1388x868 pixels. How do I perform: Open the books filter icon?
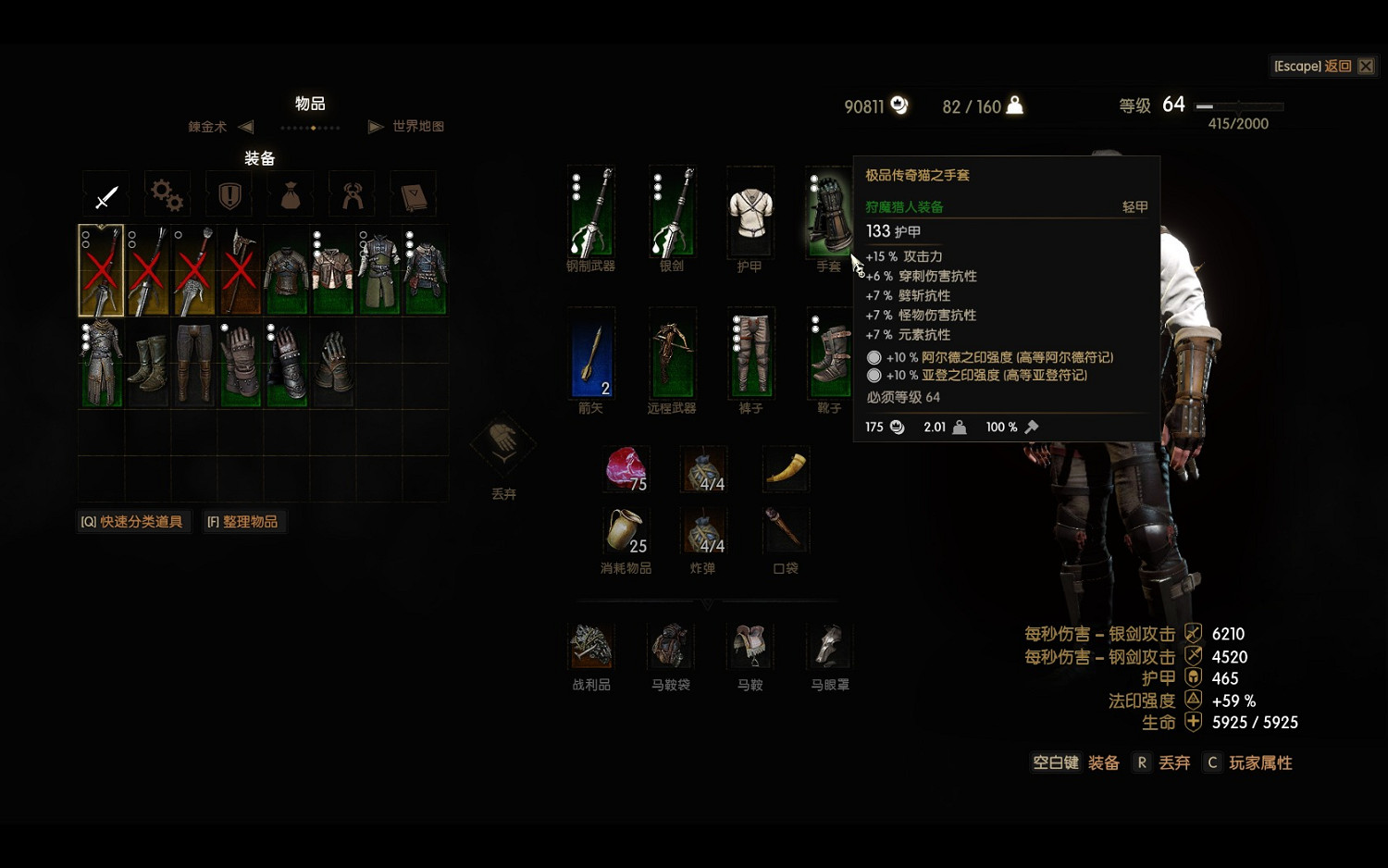point(413,194)
